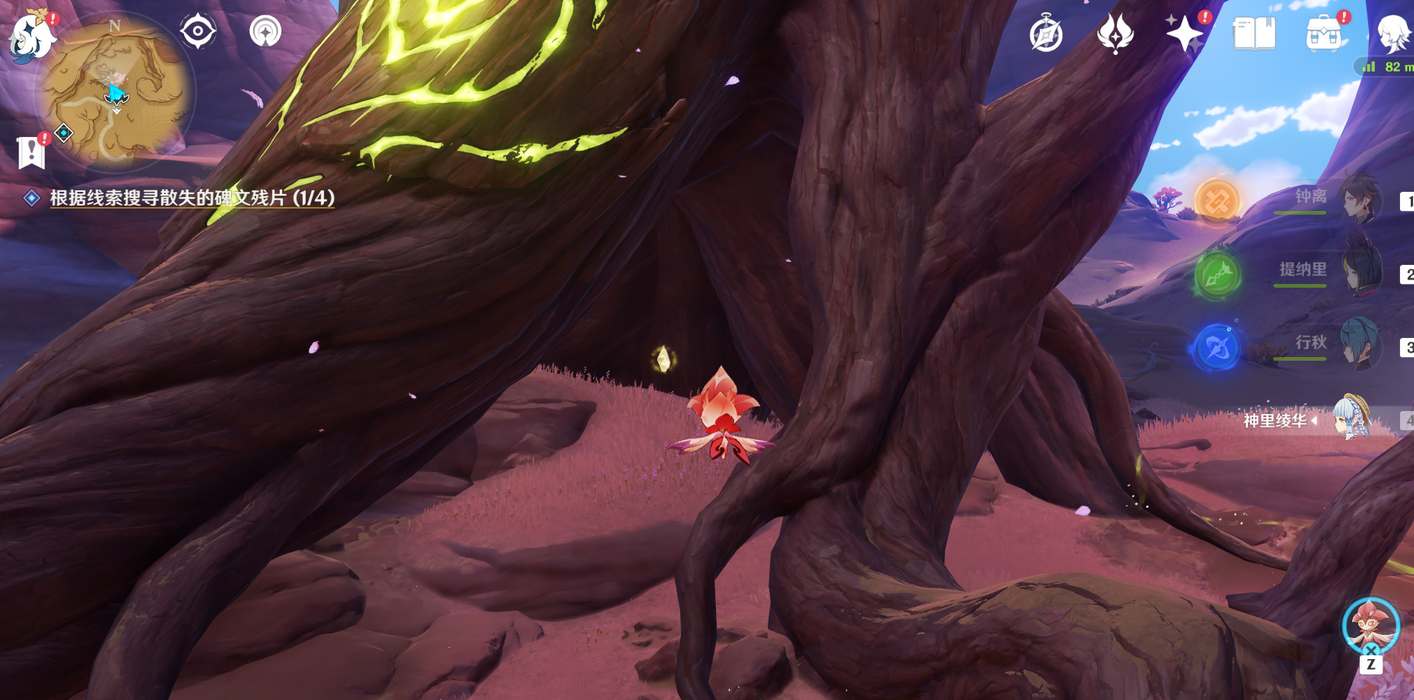Trigger 钟离's orange Geo burst icon

pyautogui.click(x=1217, y=201)
